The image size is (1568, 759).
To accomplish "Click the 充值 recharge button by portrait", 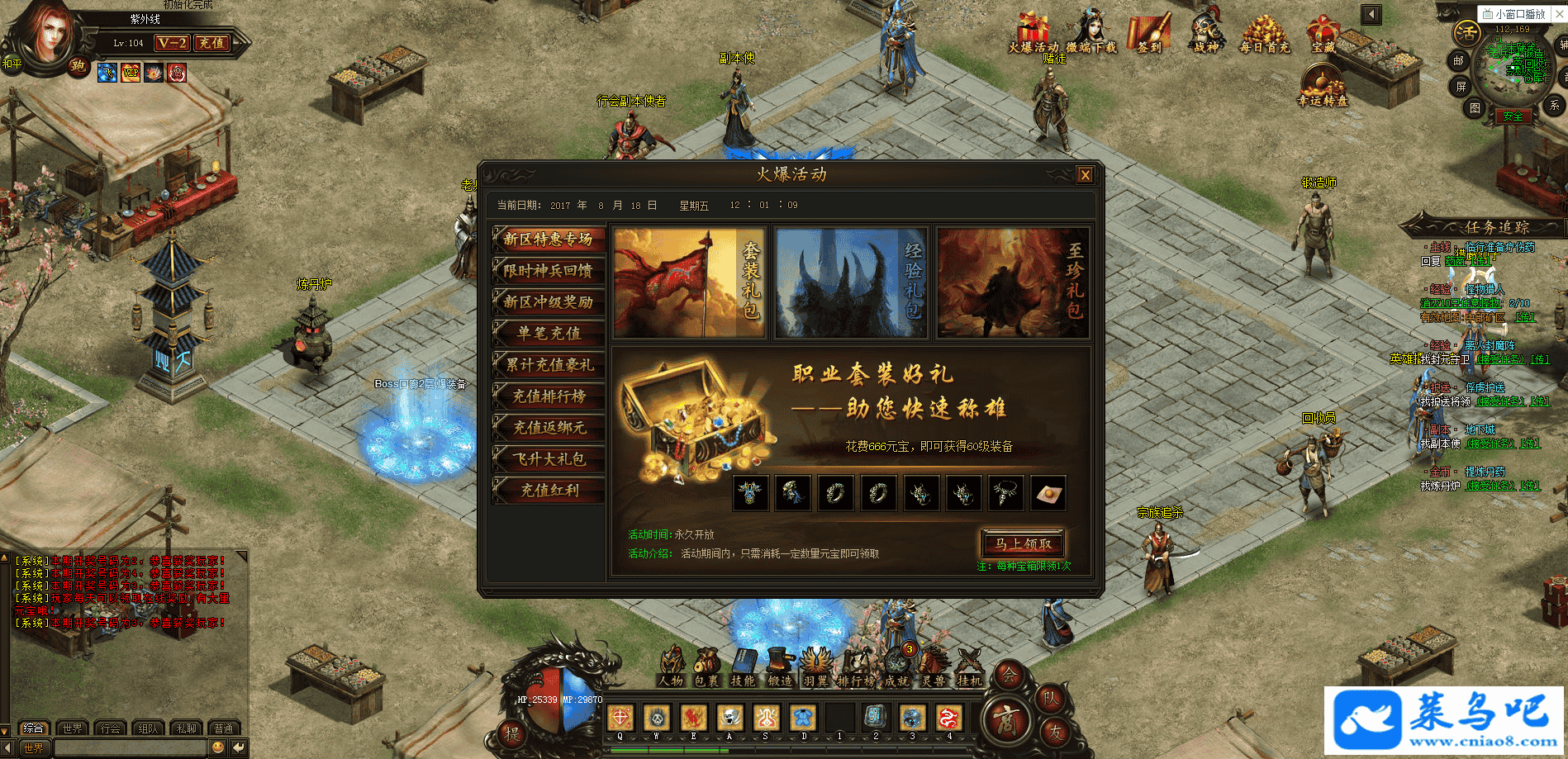I will [x=211, y=43].
